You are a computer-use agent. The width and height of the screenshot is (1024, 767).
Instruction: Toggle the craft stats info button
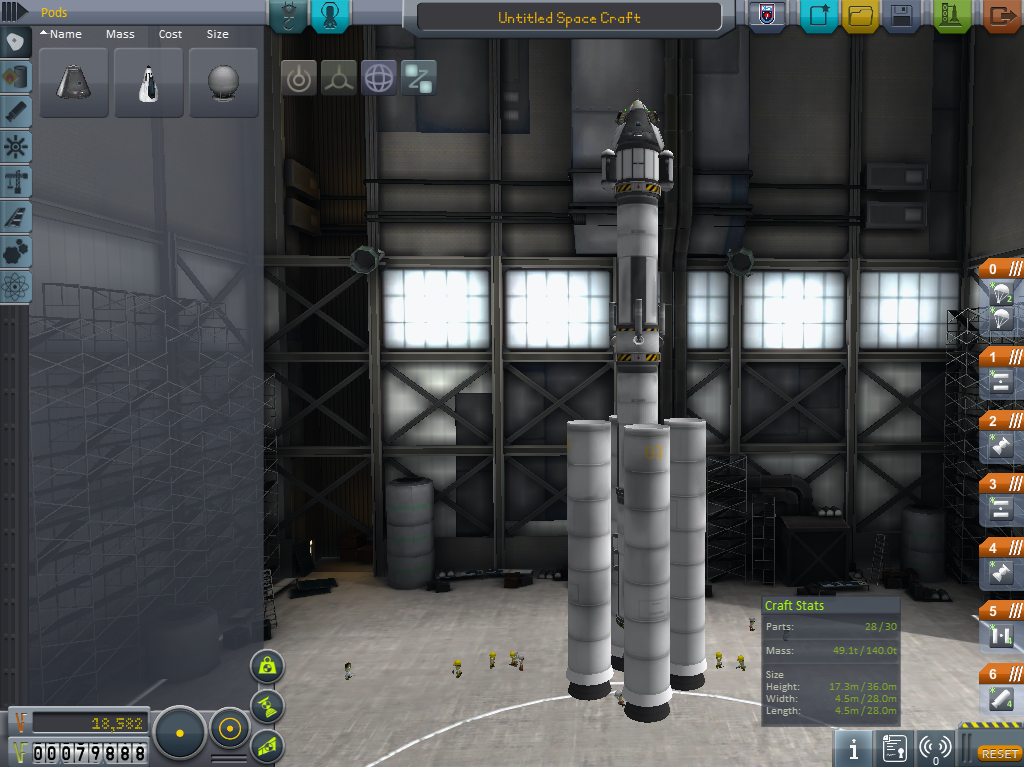tap(854, 748)
